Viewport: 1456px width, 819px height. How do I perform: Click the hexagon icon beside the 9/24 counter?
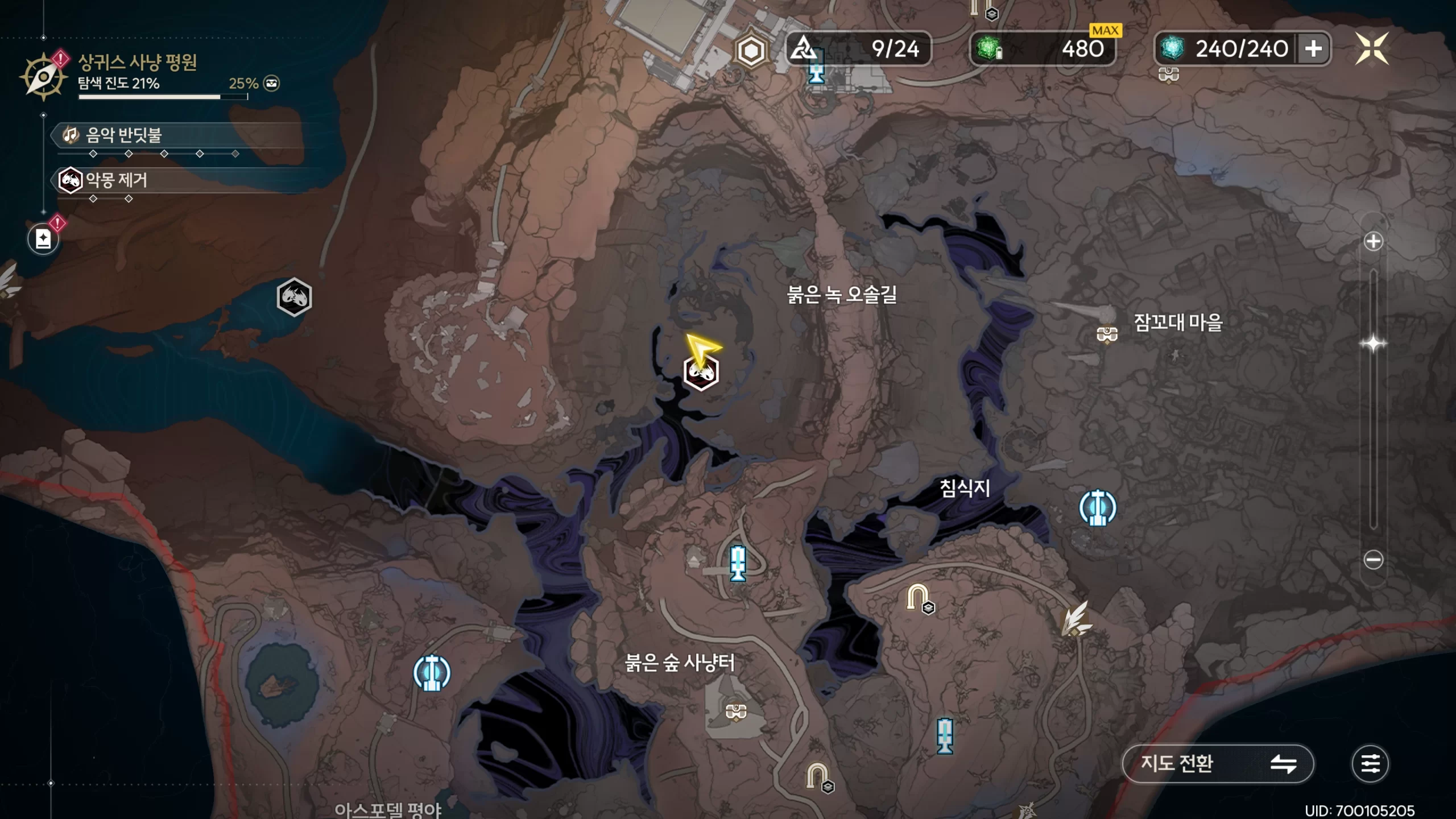pyautogui.click(x=751, y=50)
